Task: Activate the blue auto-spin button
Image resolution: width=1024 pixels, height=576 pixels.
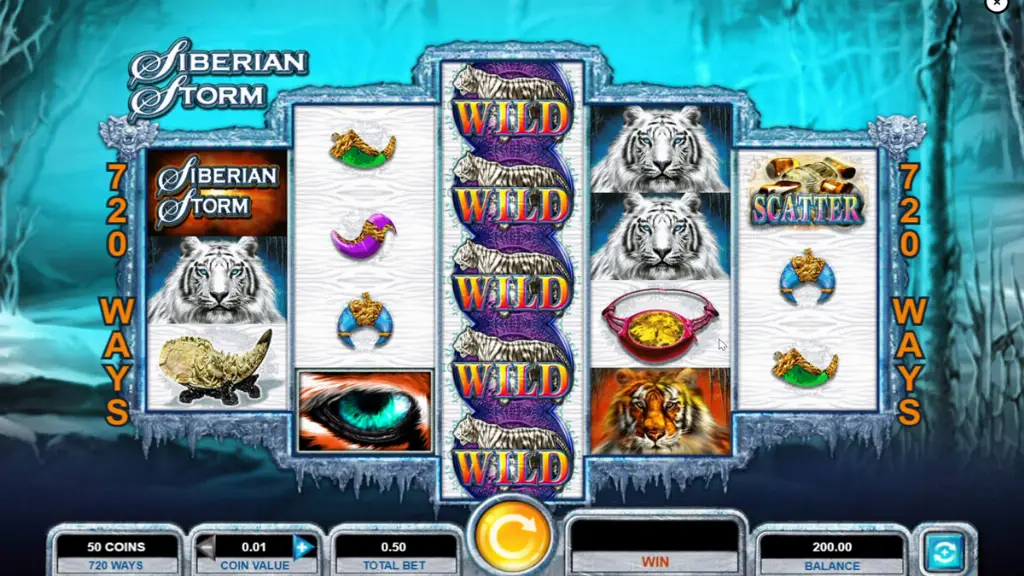Action: (x=945, y=549)
